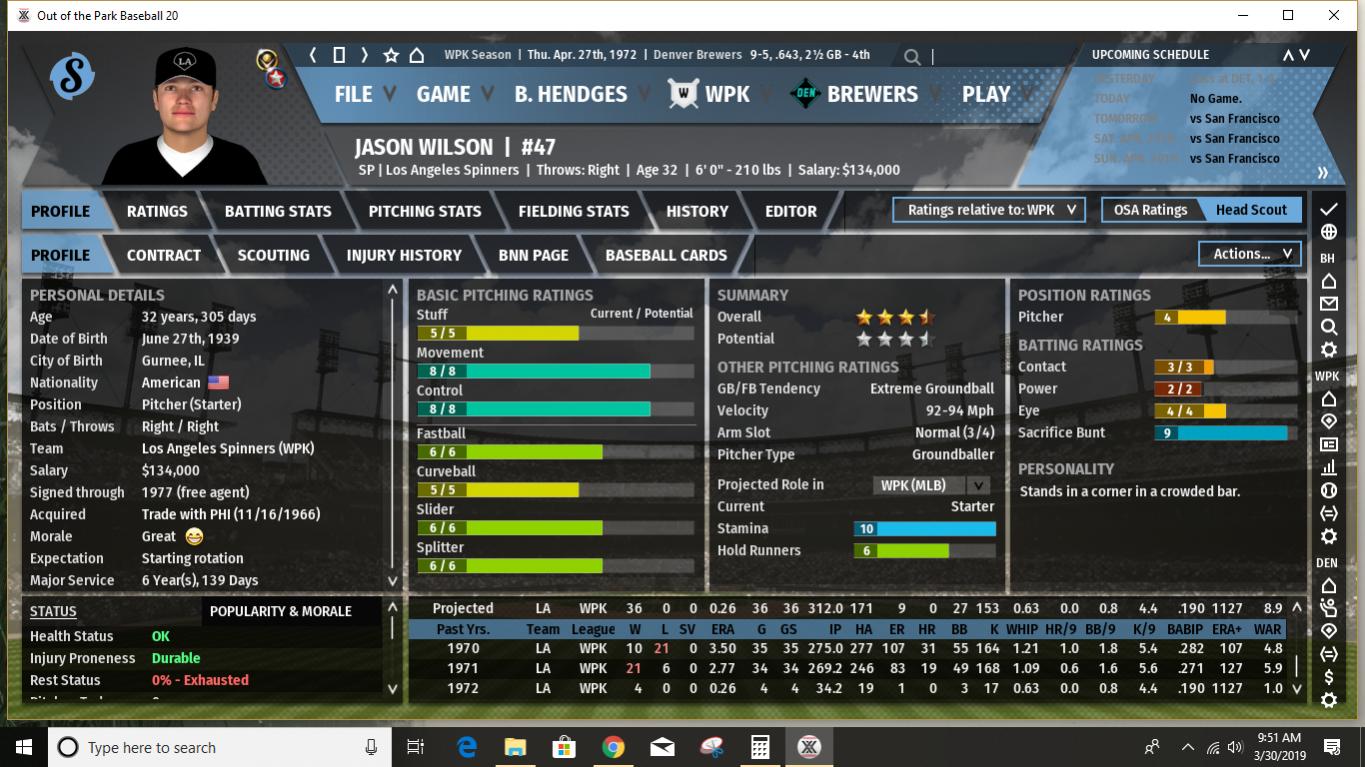Expand the Ratings relative to WPK dropdown
This screenshot has width=1365, height=767.
[989, 210]
